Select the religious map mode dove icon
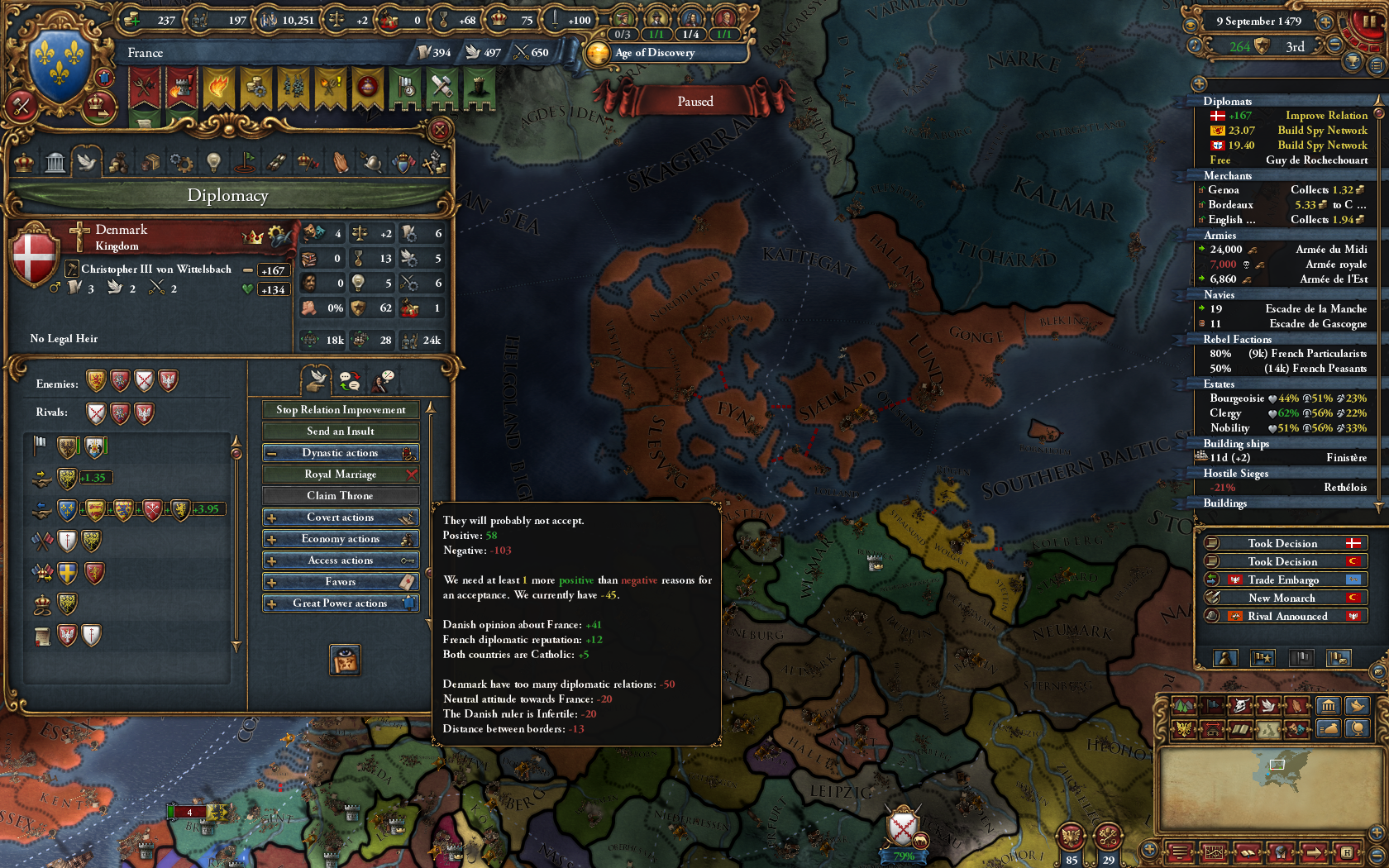Image resolution: width=1389 pixels, height=868 pixels. (1268, 705)
